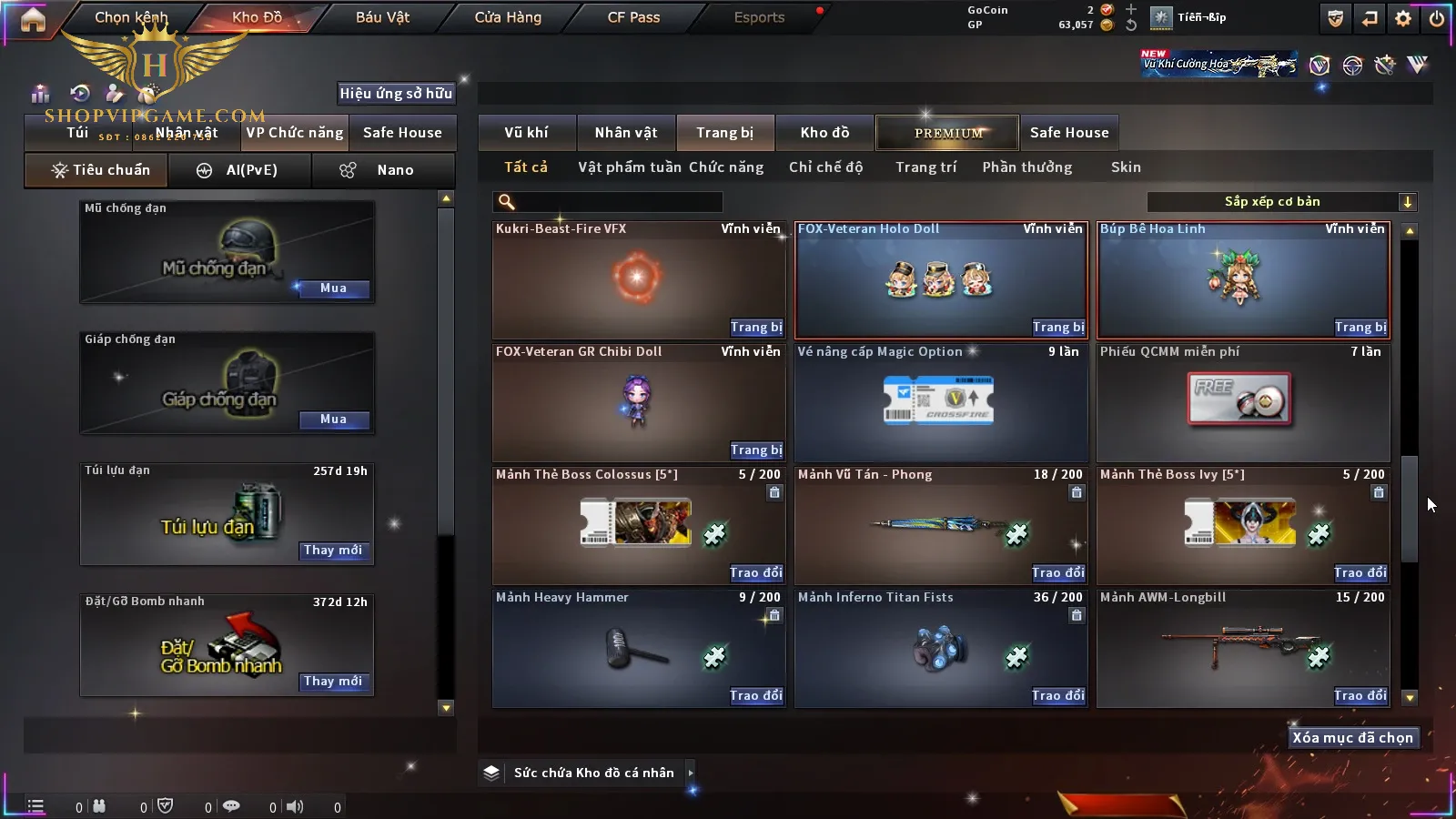Select the Vé nâng cấp Magic Option ticket
This screenshot has width=1456, height=819.
click(x=941, y=400)
